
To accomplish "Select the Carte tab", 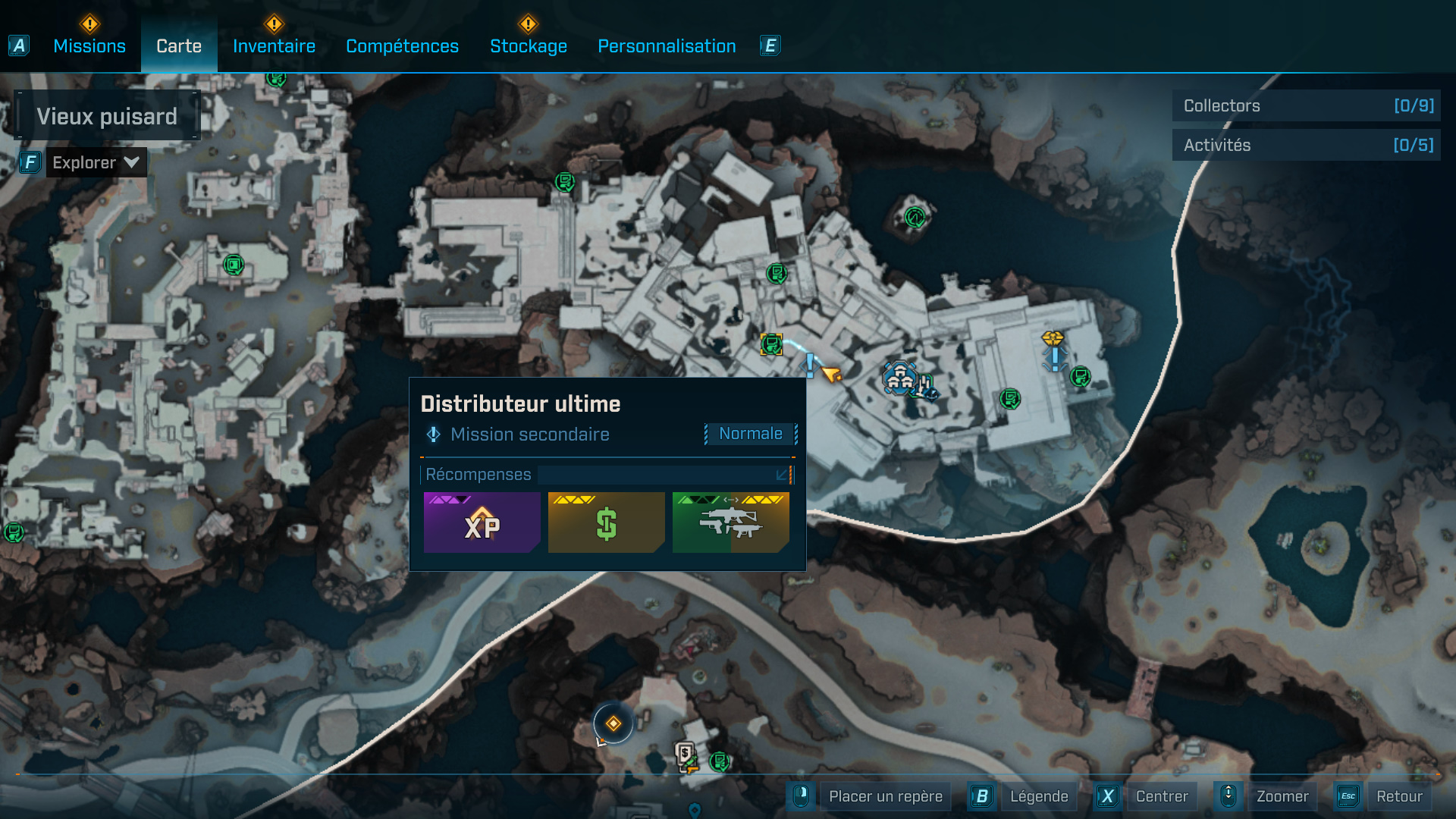I will tap(179, 46).
